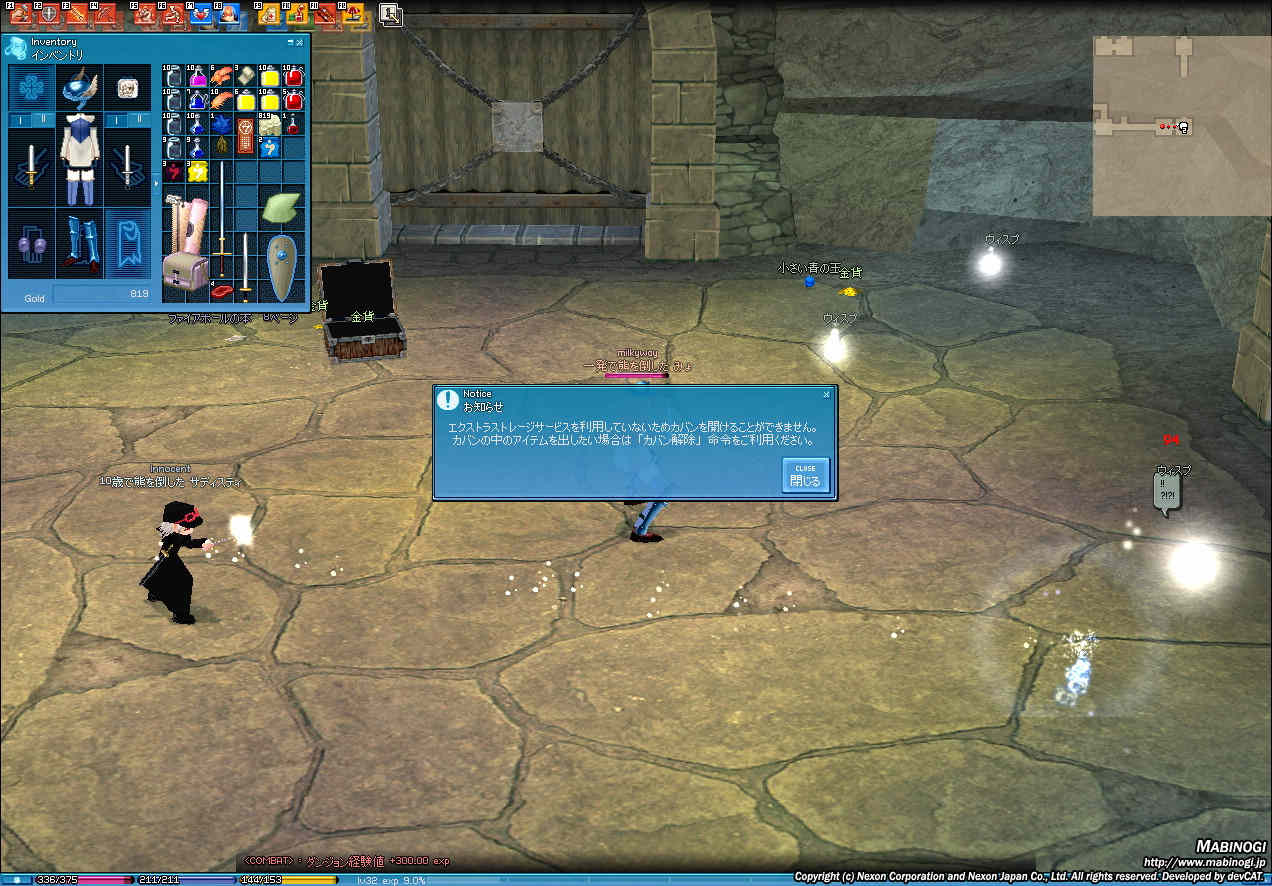The height and width of the screenshot is (886, 1272).
Task: Select the pink potion bottle stack
Action: 197,77
